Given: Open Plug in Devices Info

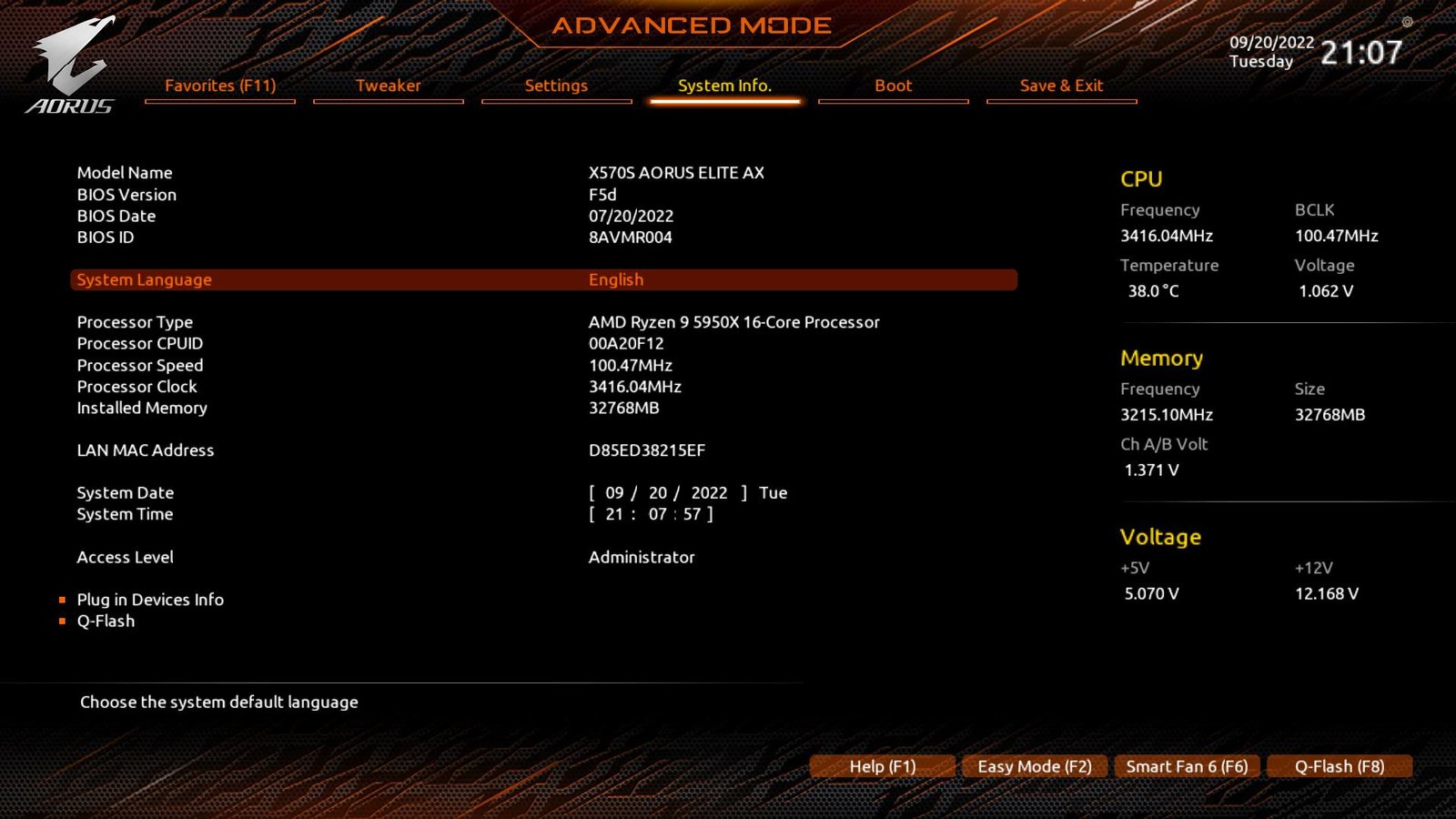Looking at the screenshot, I should point(150,600).
